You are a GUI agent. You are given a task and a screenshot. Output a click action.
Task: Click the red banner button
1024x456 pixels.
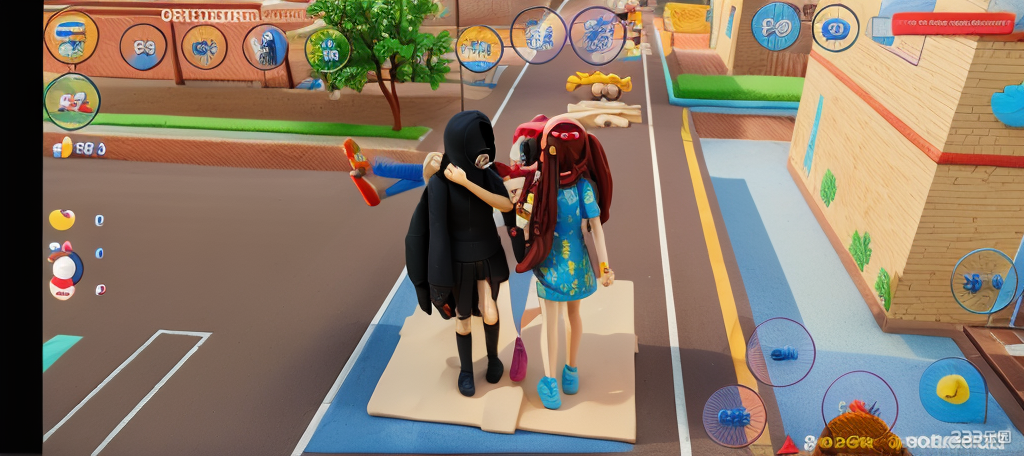952,24
